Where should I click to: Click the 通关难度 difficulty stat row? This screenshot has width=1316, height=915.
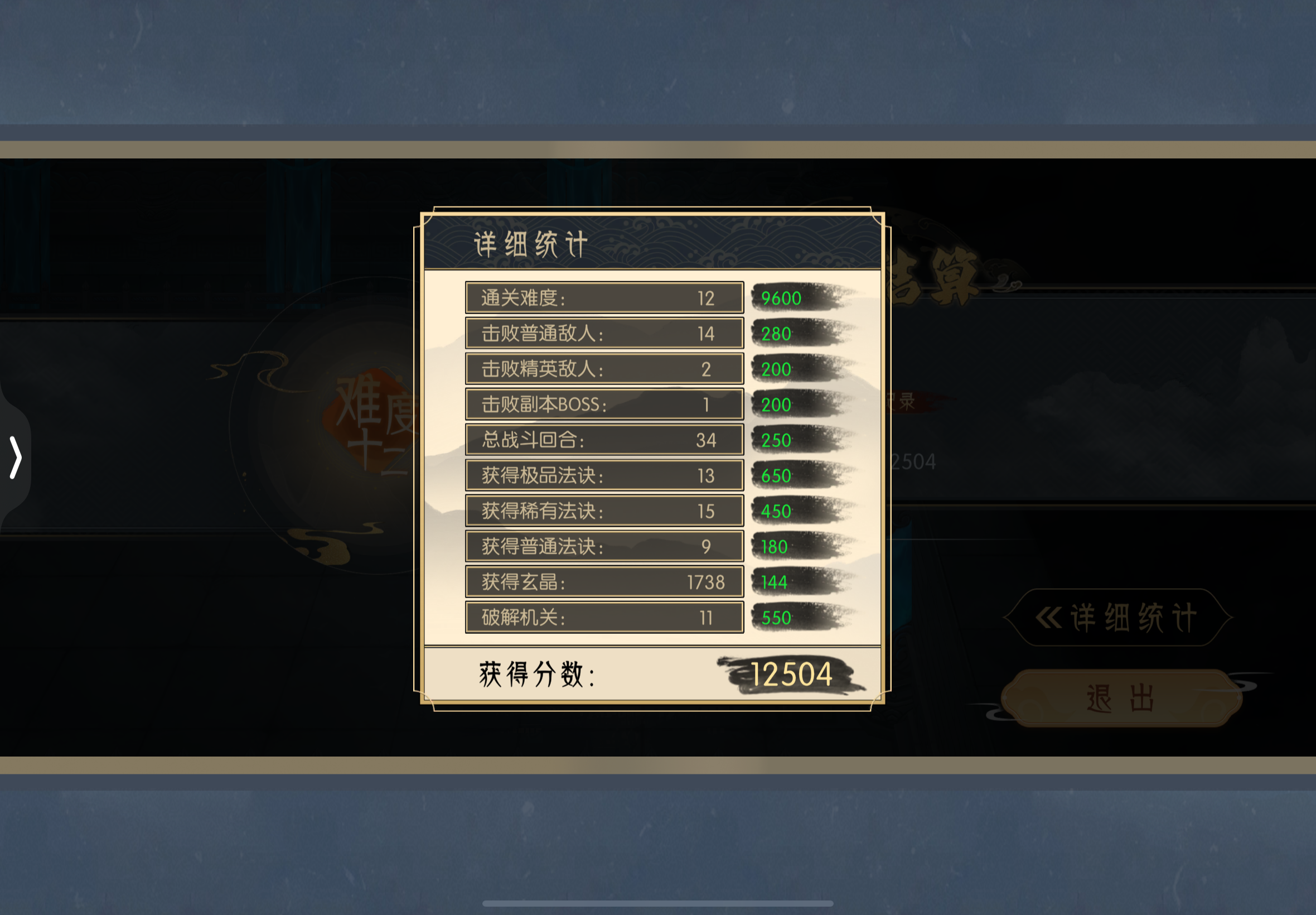click(x=604, y=297)
